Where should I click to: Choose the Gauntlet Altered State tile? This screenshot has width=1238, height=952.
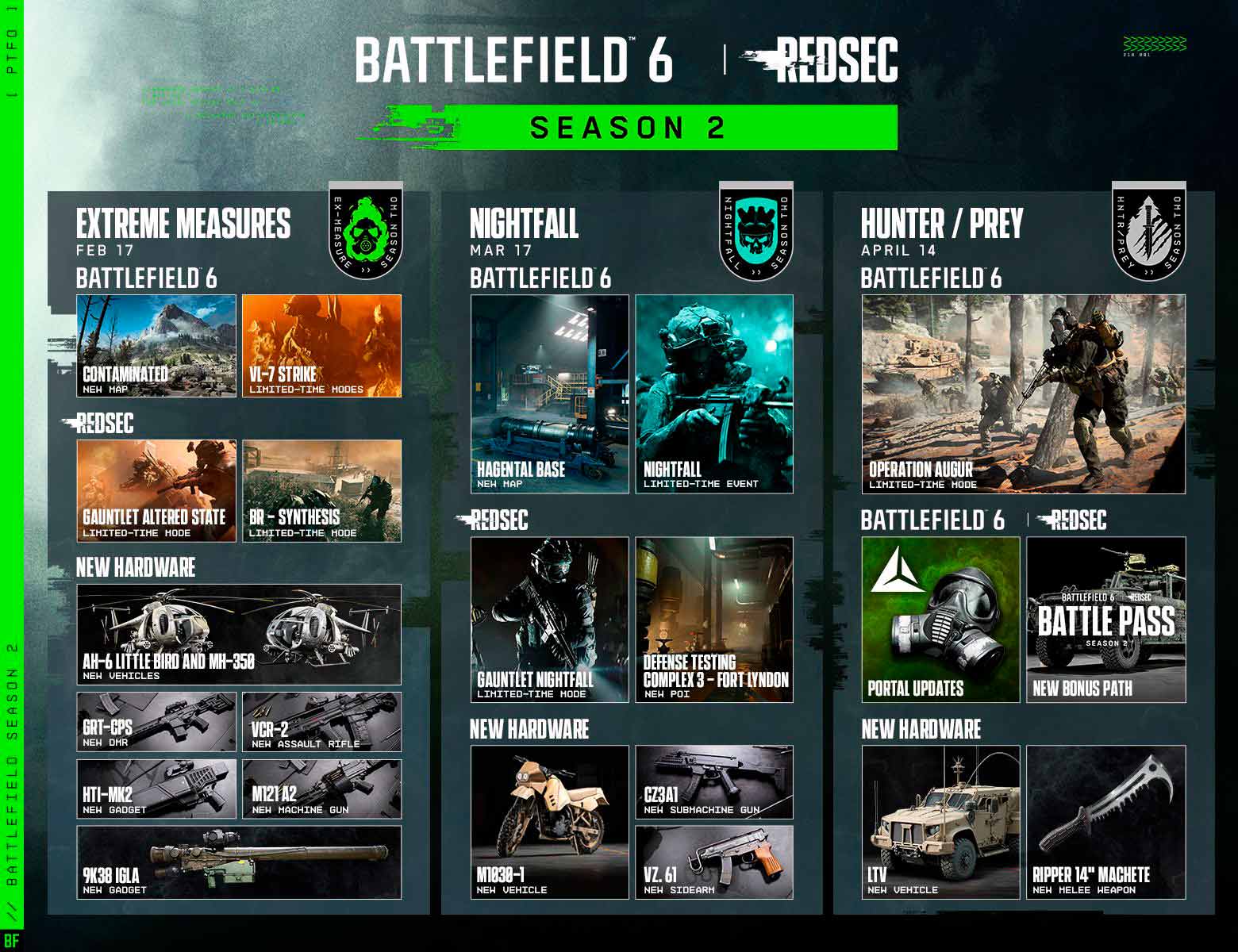(x=156, y=491)
